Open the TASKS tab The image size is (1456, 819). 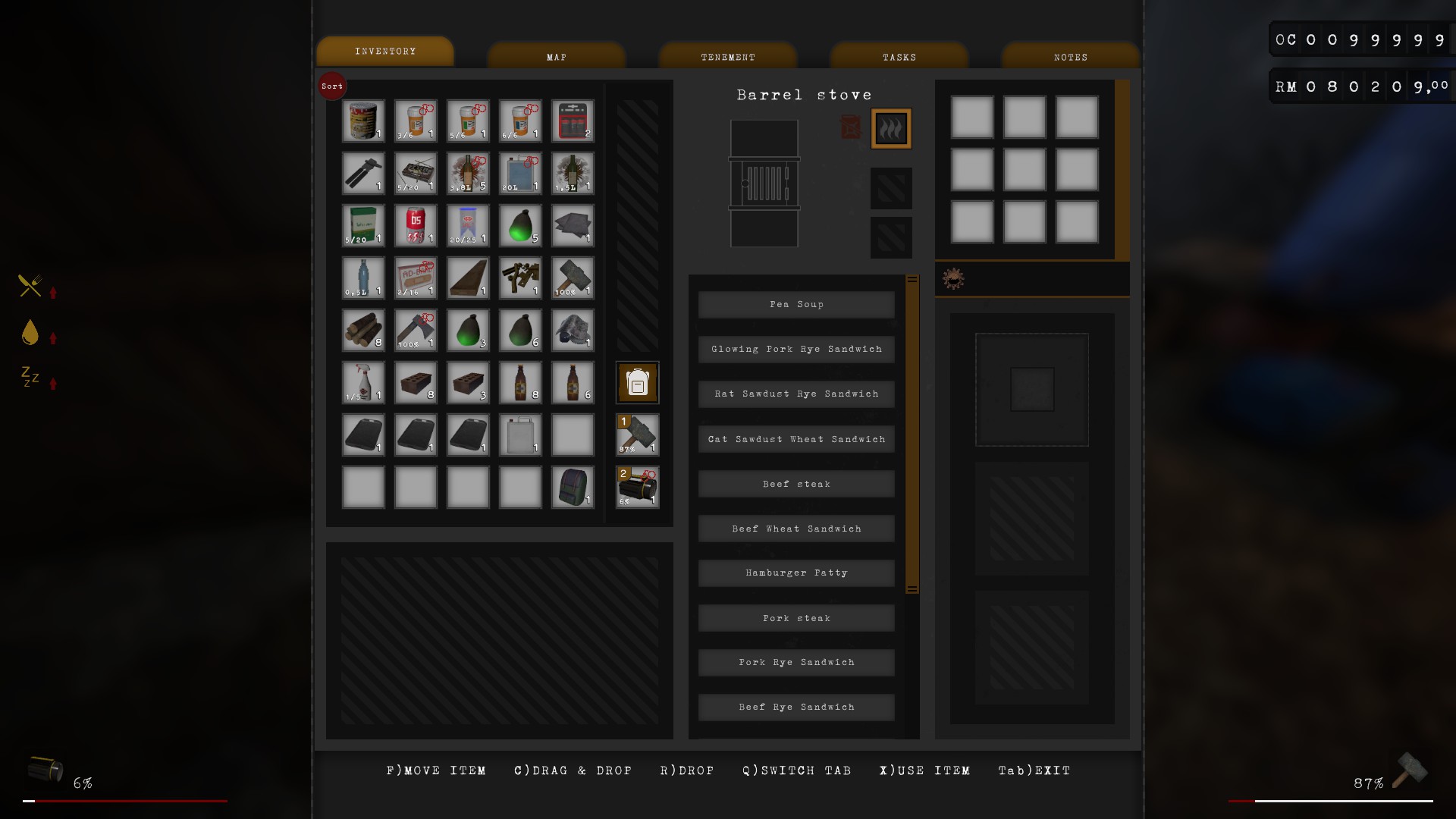coord(899,56)
